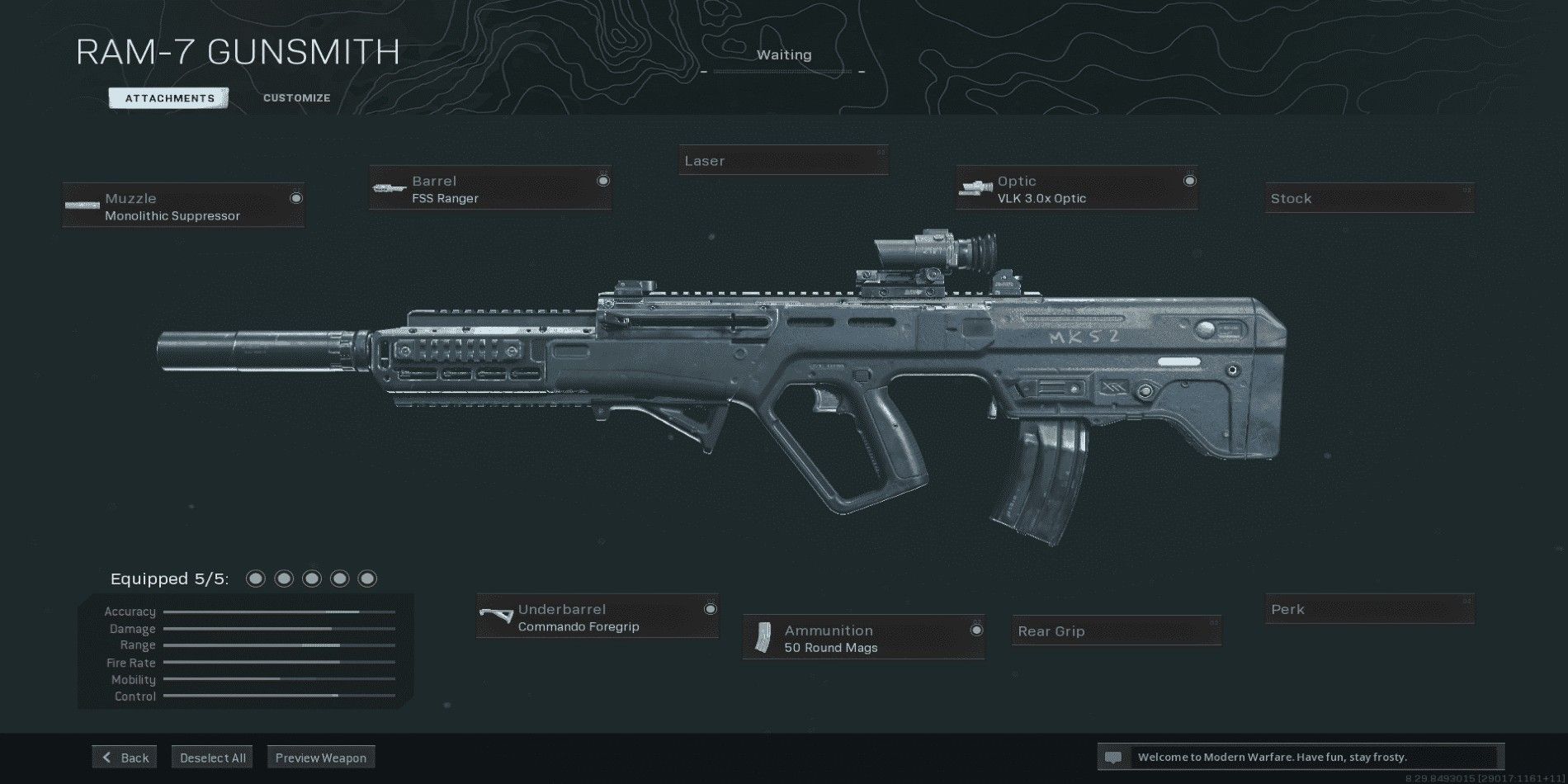Open the empty Perk slot
Image resolution: width=1568 pixels, height=784 pixels.
click(x=1370, y=610)
